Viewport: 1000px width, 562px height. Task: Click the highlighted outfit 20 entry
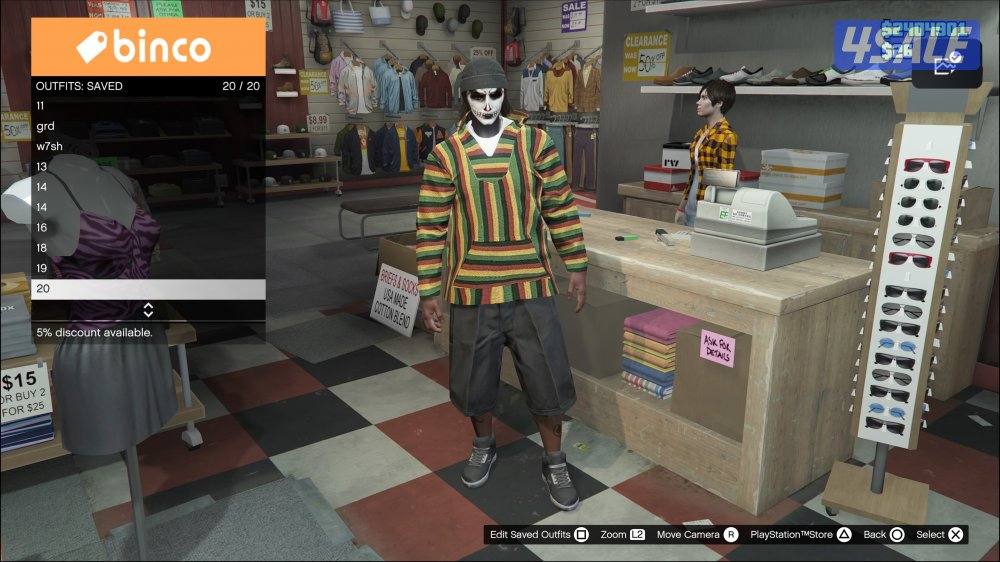pyautogui.click(x=148, y=289)
